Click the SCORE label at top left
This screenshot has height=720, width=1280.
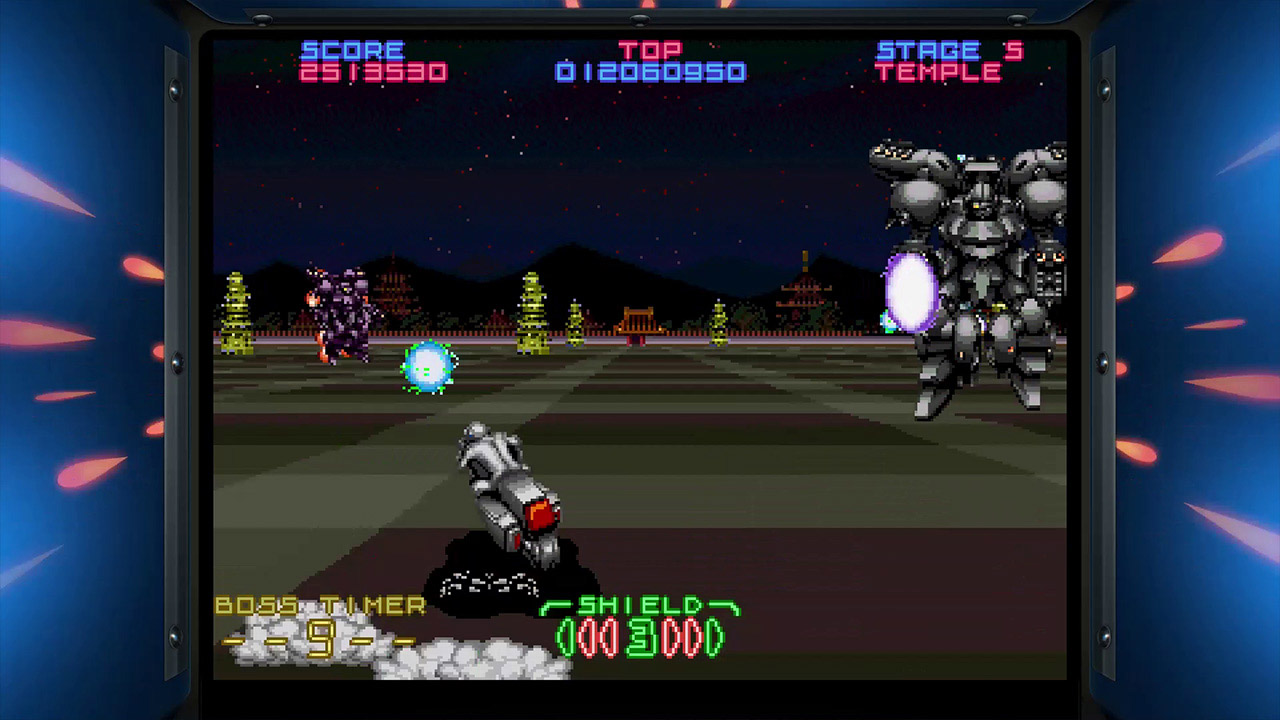point(352,49)
